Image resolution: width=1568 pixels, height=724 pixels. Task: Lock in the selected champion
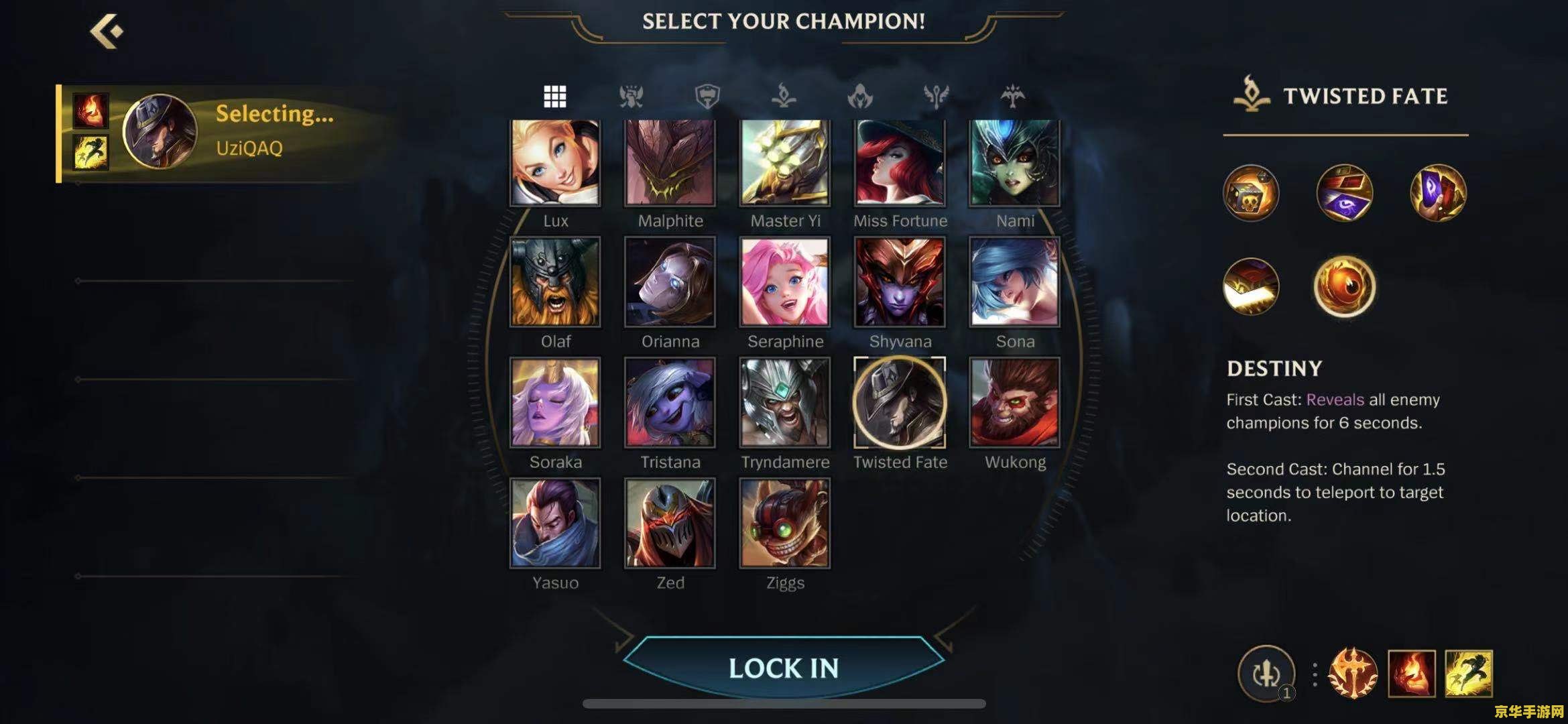[783, 668]
